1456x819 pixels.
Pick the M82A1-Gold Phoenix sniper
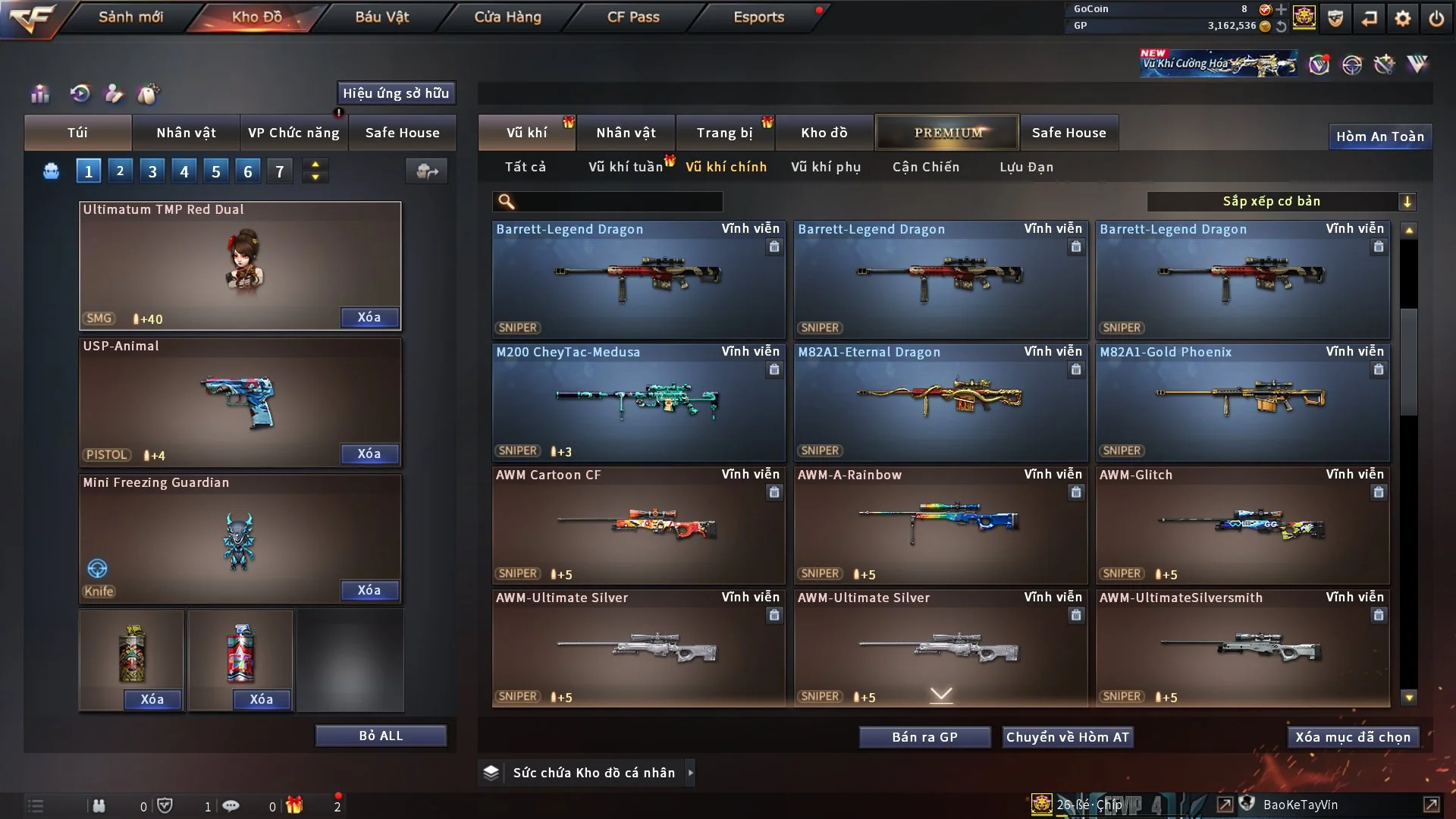coord(1242,402)
